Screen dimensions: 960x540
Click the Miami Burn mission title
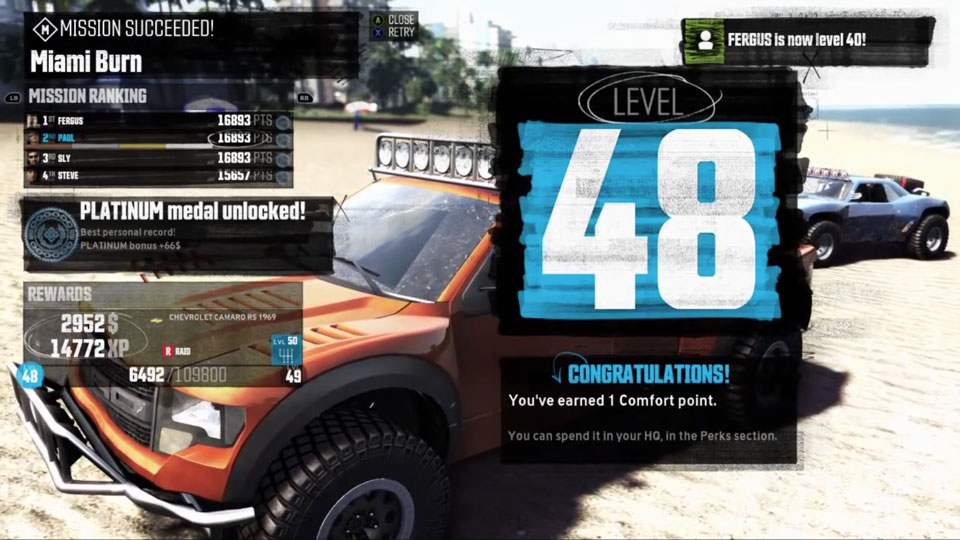point(86,62)
